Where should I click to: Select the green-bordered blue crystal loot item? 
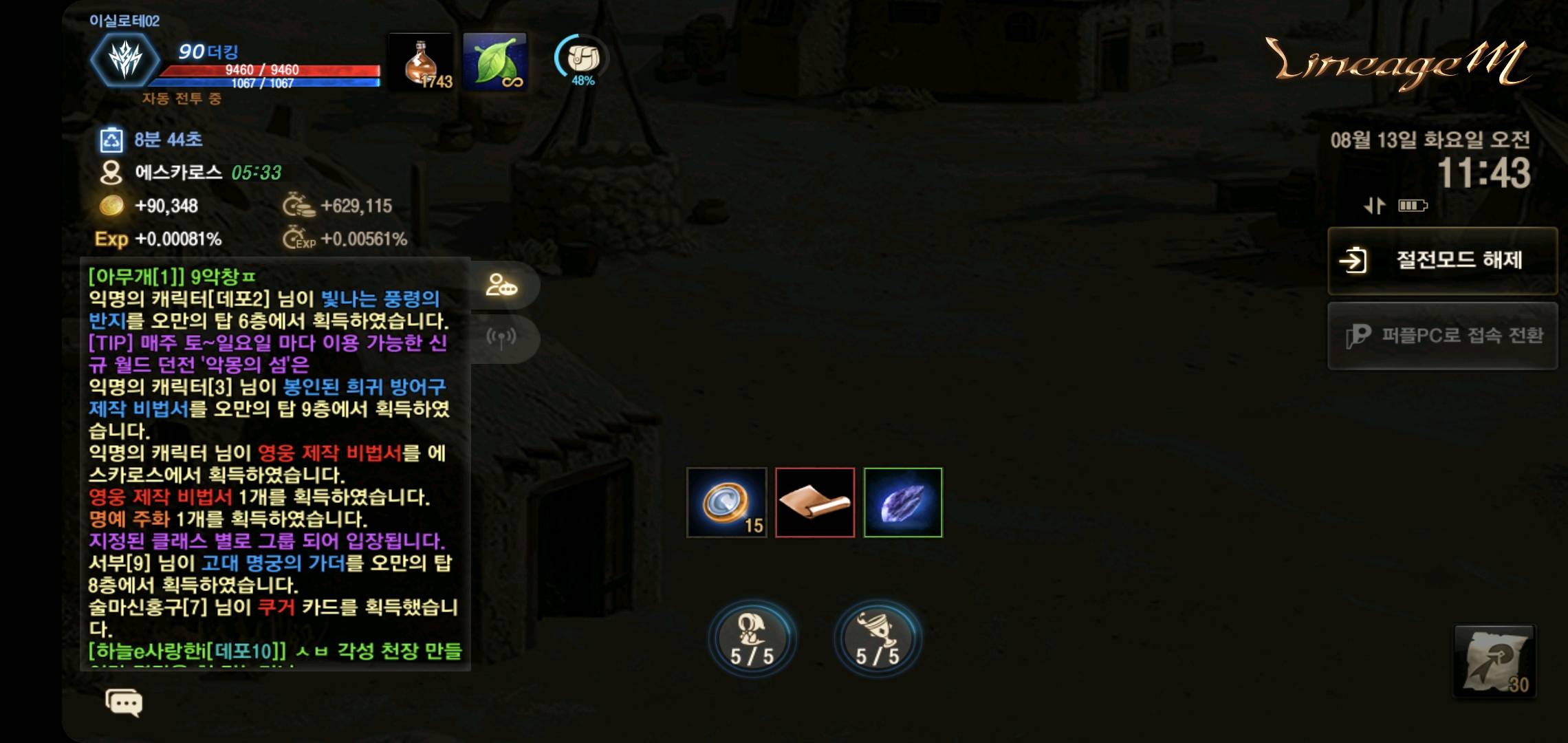(903, 502)
